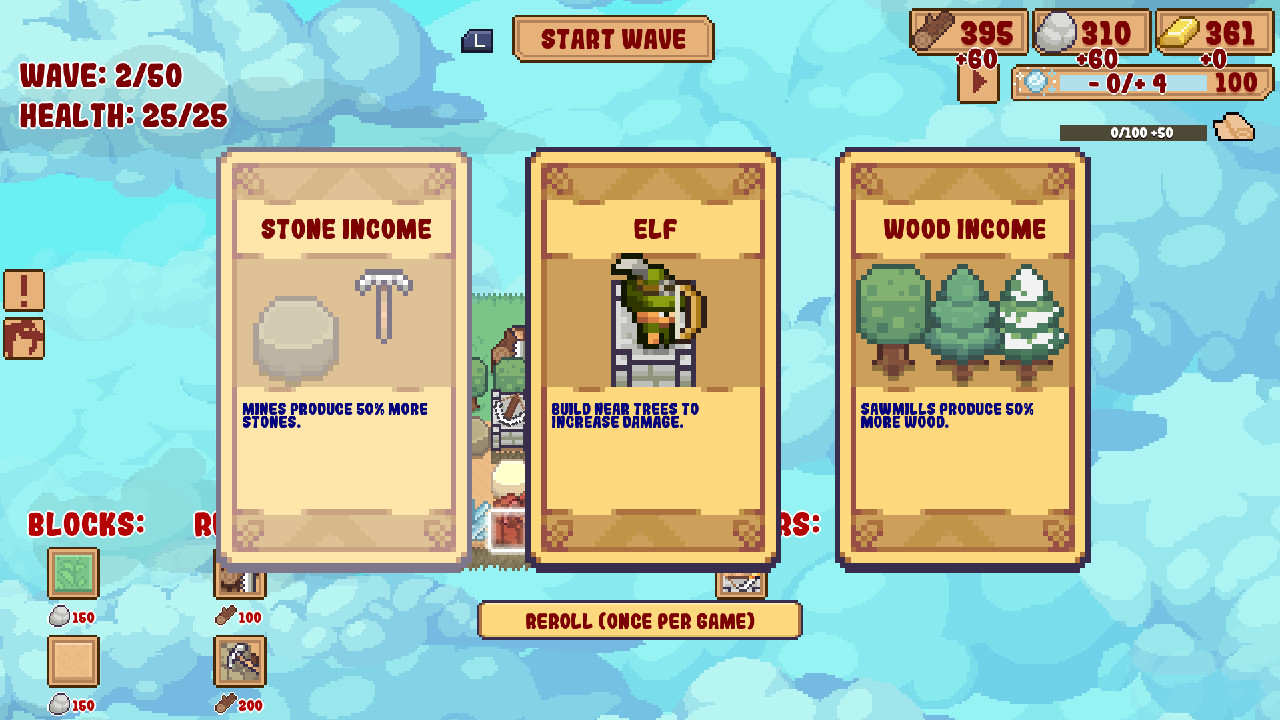Screen dimensions: 1280x720
Task: Toggle fast-forward with the arrow icon
Action: [977, 83]
